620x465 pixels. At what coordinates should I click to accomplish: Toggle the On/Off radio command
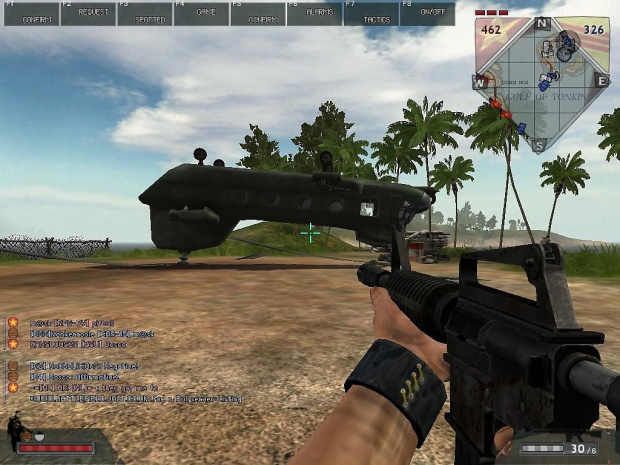(427, 14)
